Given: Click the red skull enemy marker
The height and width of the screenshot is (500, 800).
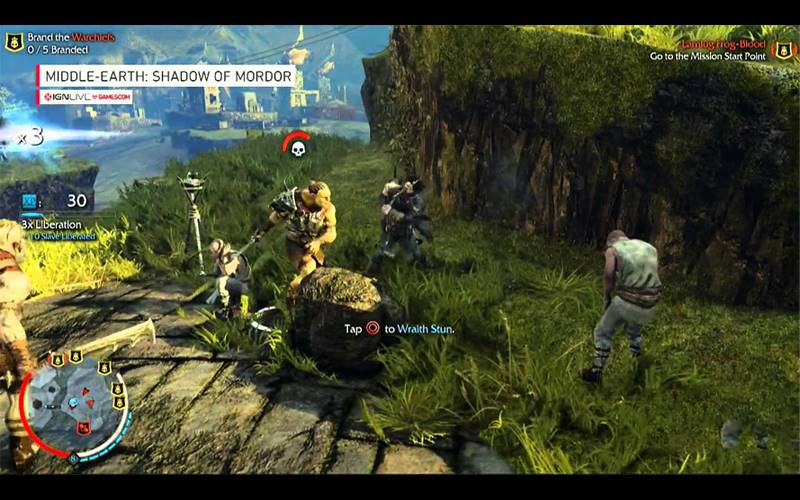Looking at the screenshot, I should (x=297, y=148).
